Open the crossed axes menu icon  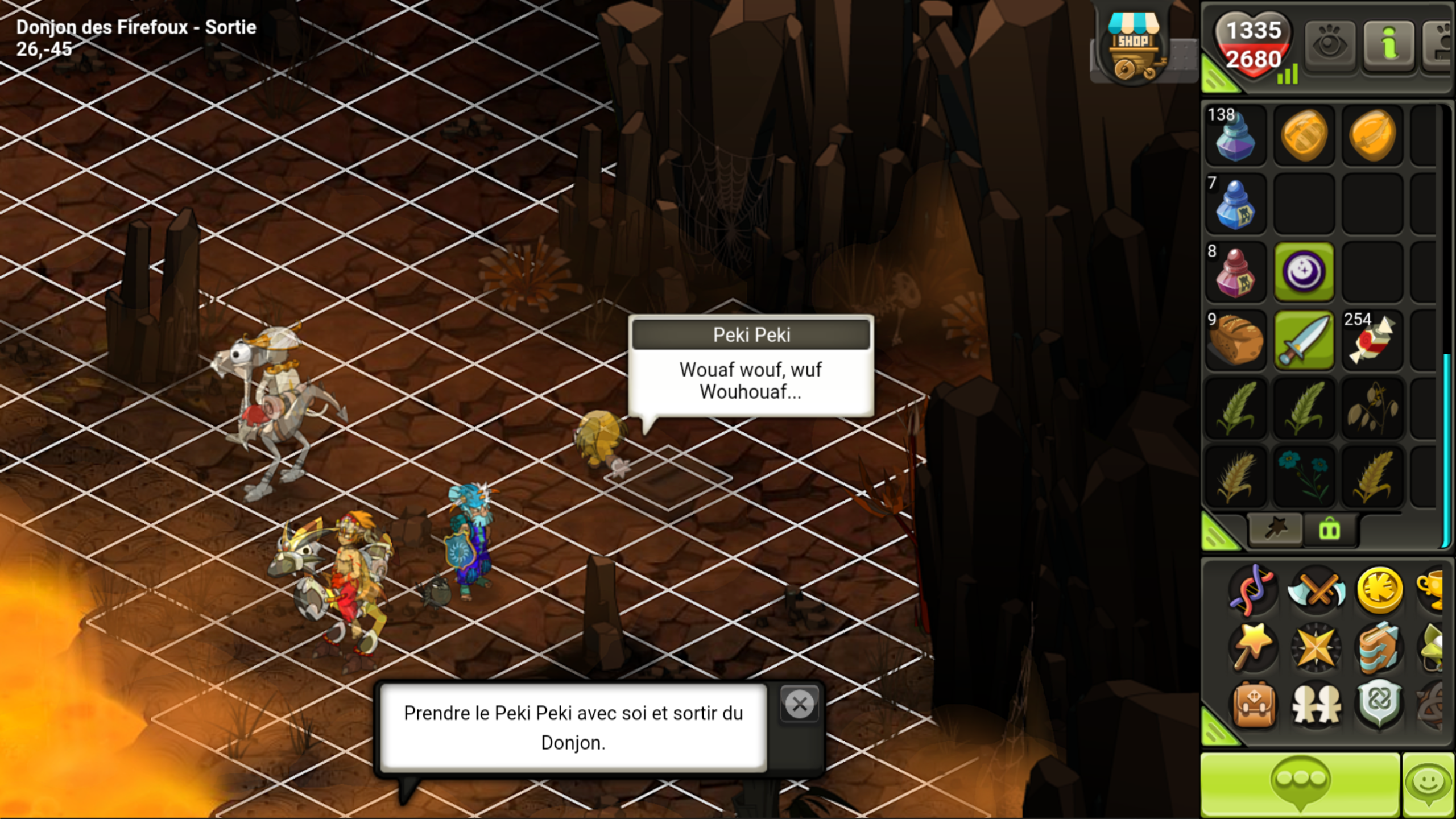[1316, 590]
